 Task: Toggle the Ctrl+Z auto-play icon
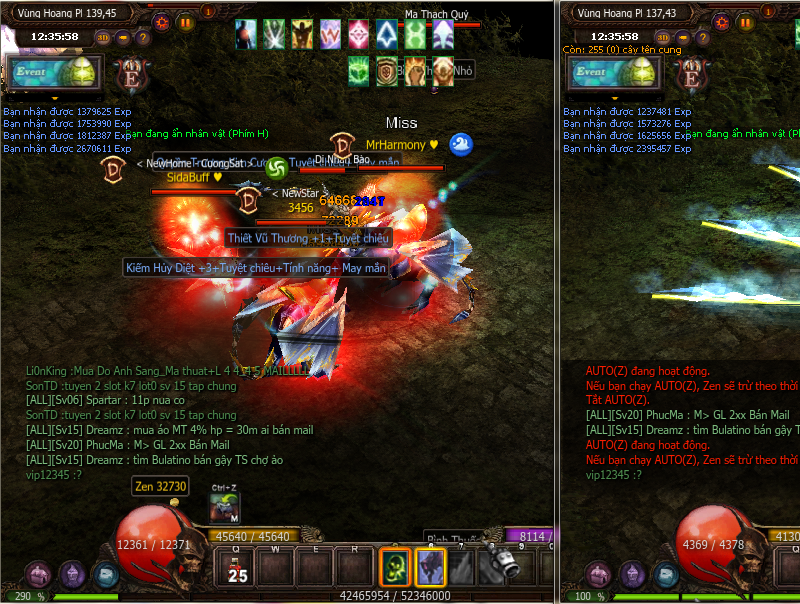point(225,508)
